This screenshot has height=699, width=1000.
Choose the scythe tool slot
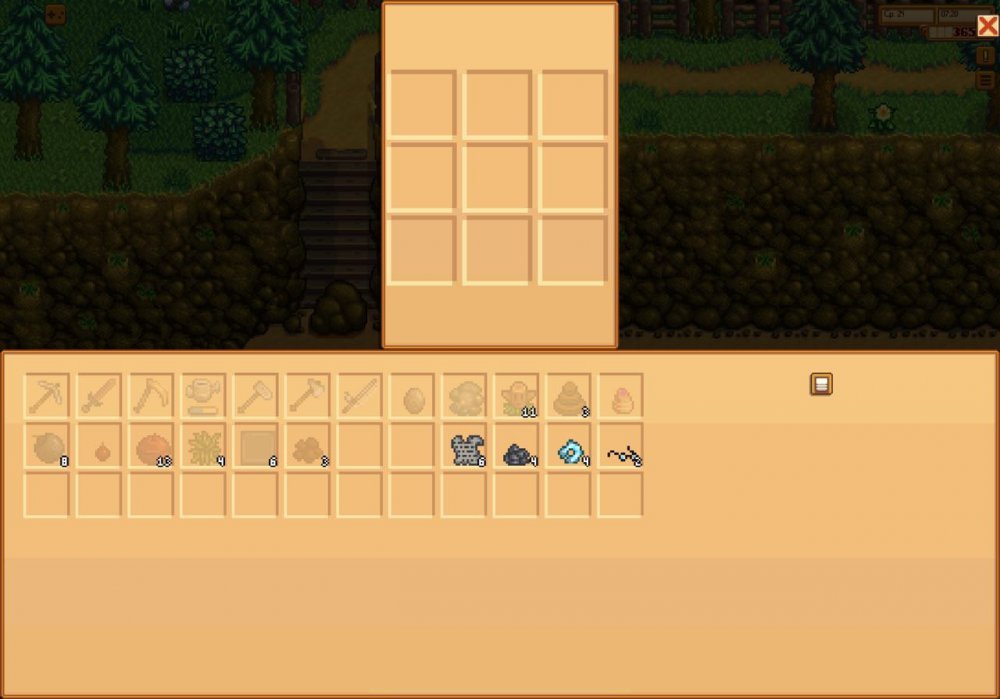click(151, 397)
